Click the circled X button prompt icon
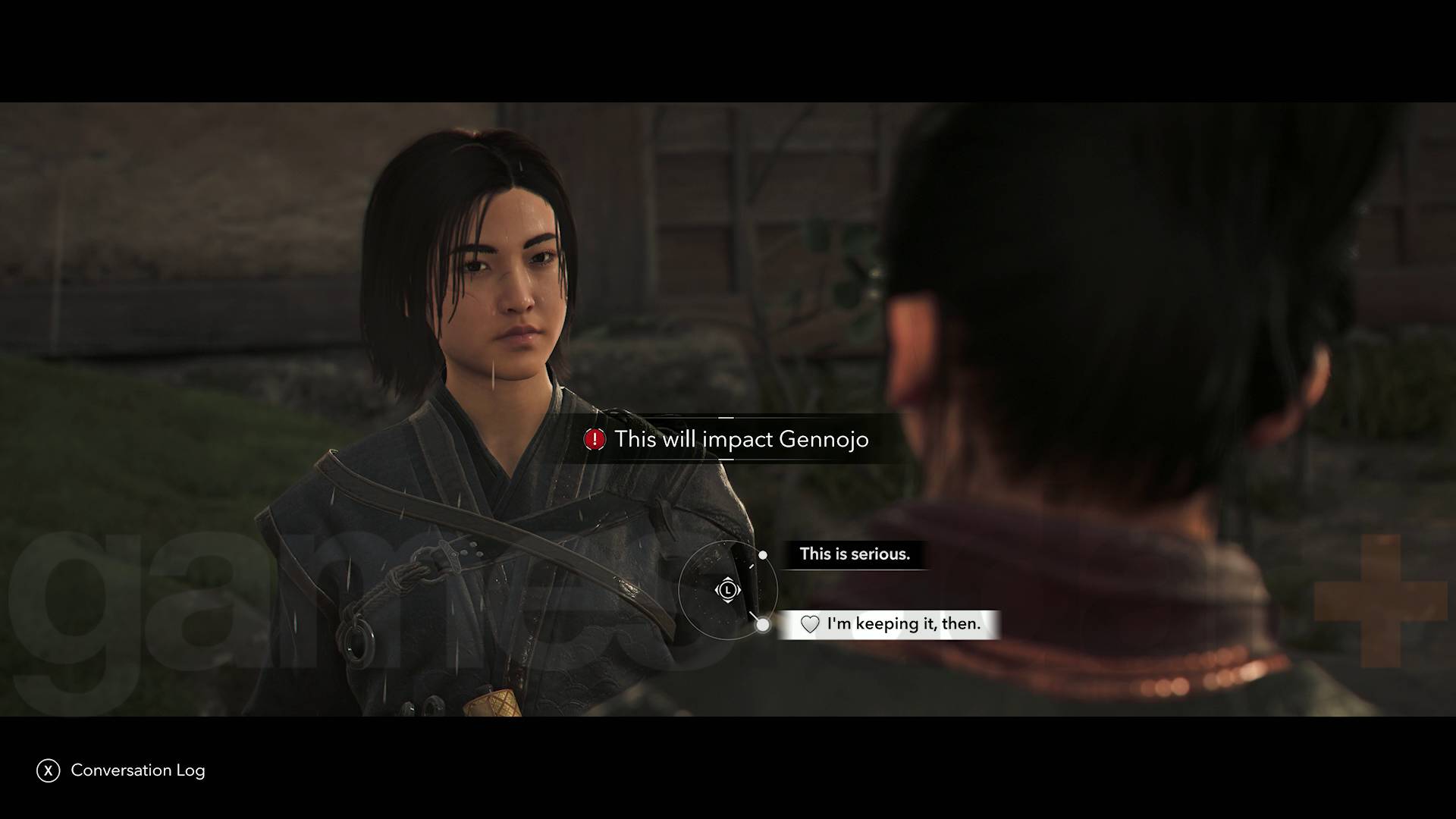Viewport: 1456px width, 819px height. (49, 770)
